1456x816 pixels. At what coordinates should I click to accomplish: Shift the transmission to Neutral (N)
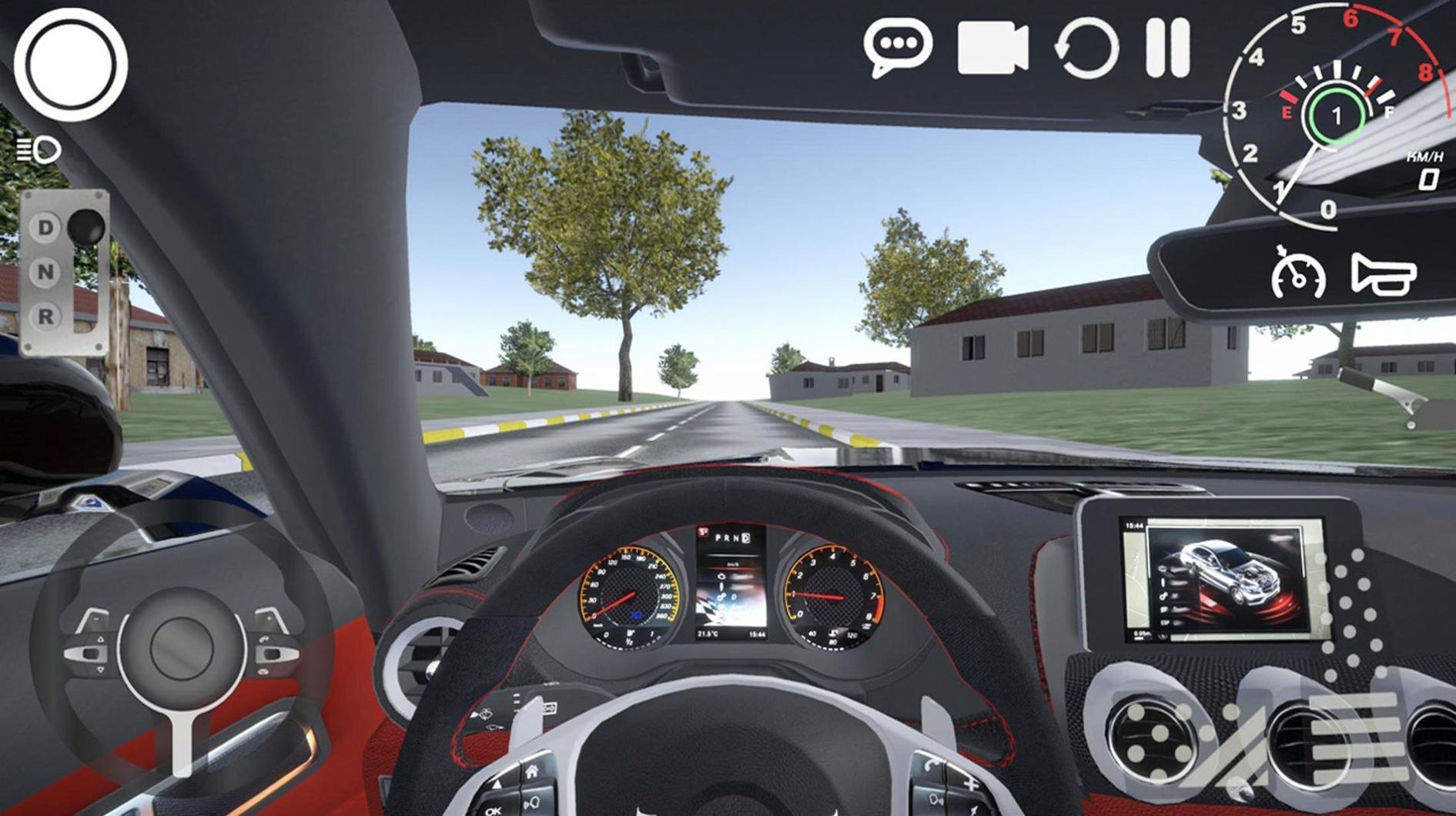tap(45, 273)
